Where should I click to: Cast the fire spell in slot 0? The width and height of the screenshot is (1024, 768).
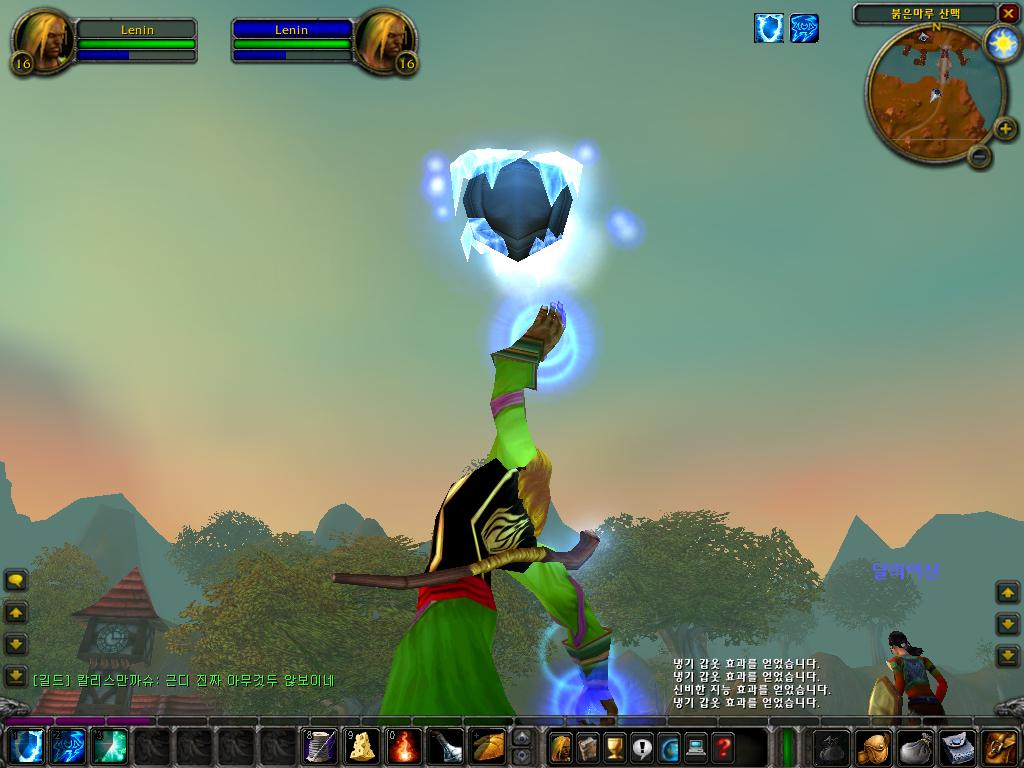[x=405, y=747]
